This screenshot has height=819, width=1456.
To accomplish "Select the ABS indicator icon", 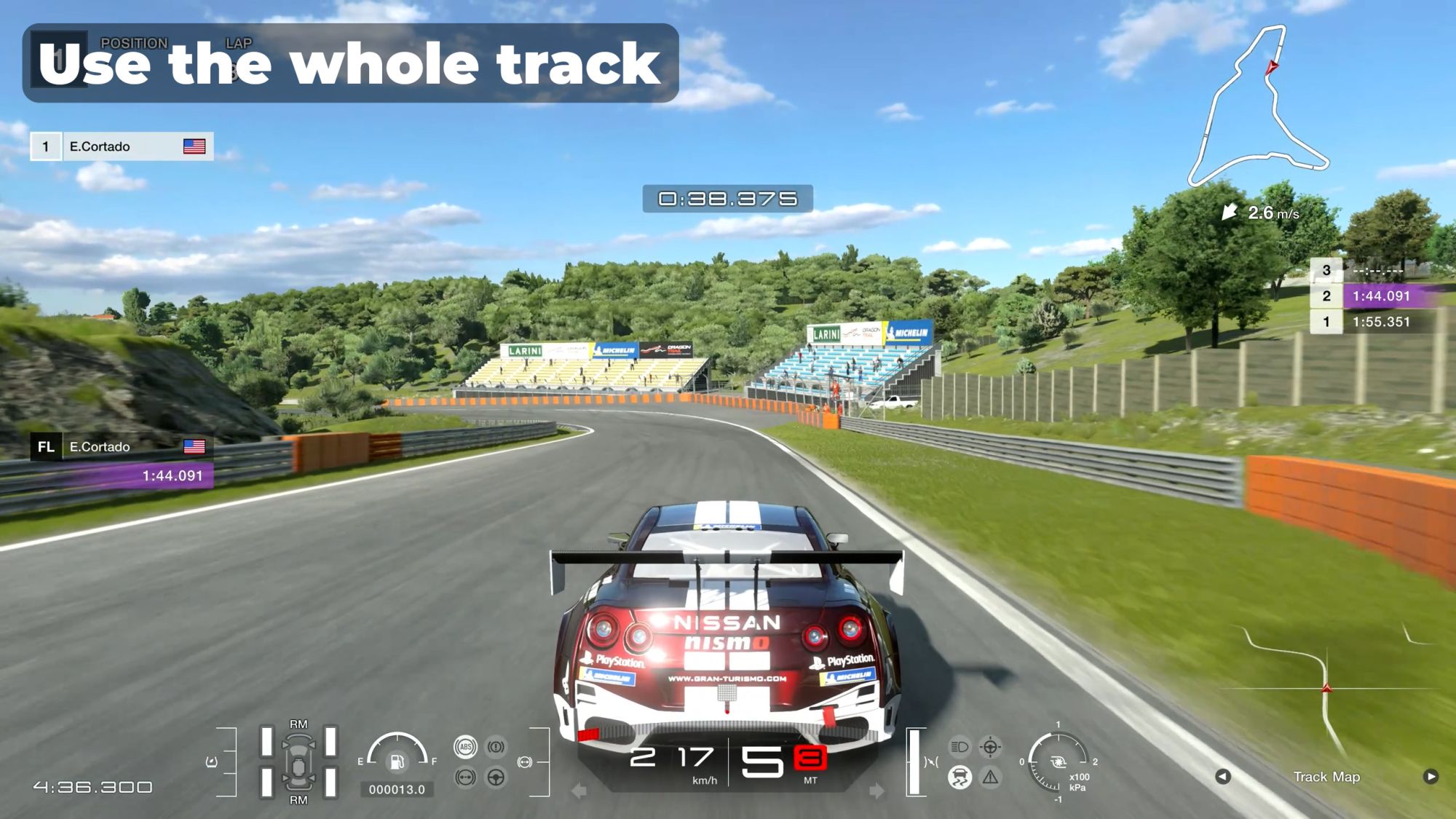I will [x=465, y=747].
